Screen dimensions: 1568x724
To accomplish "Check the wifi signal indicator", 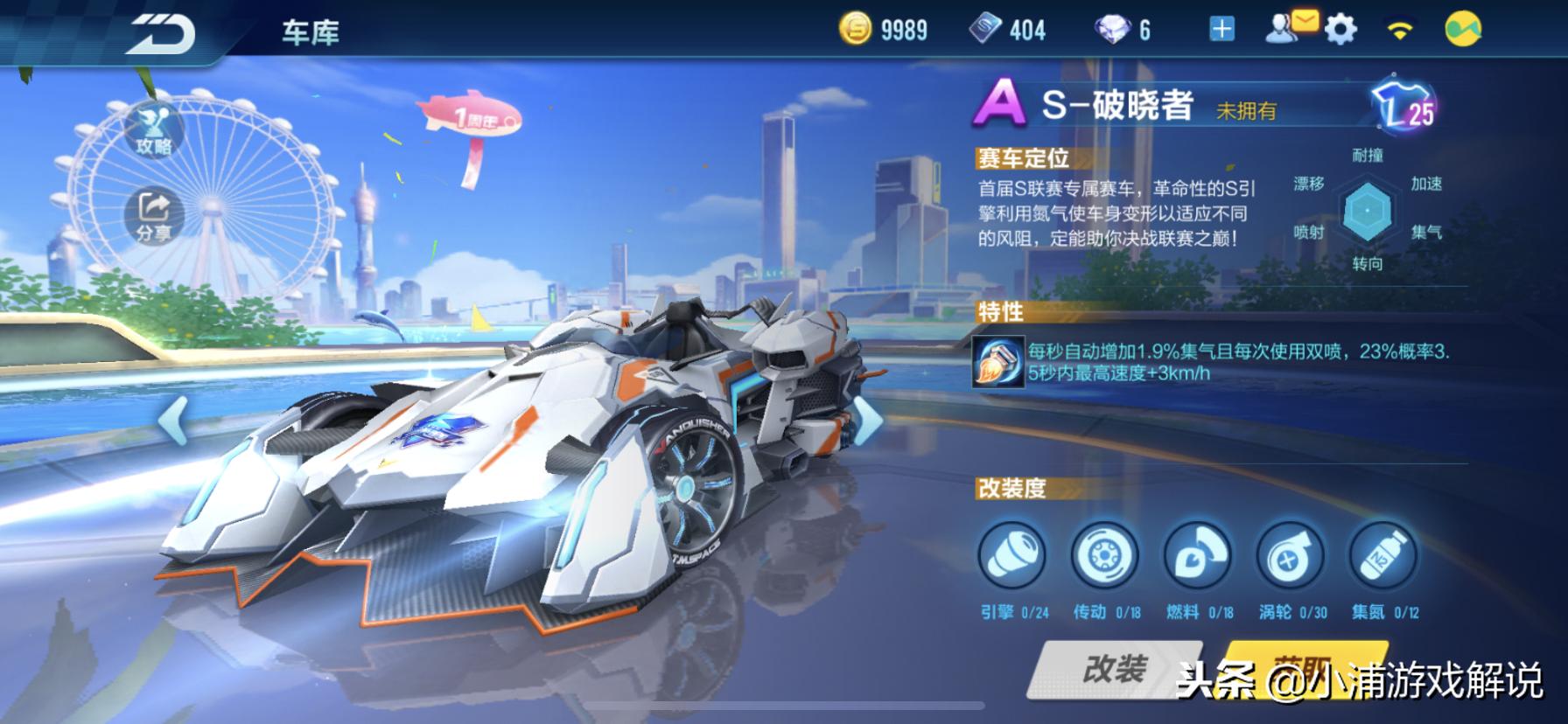I will tap(1398, 29).
